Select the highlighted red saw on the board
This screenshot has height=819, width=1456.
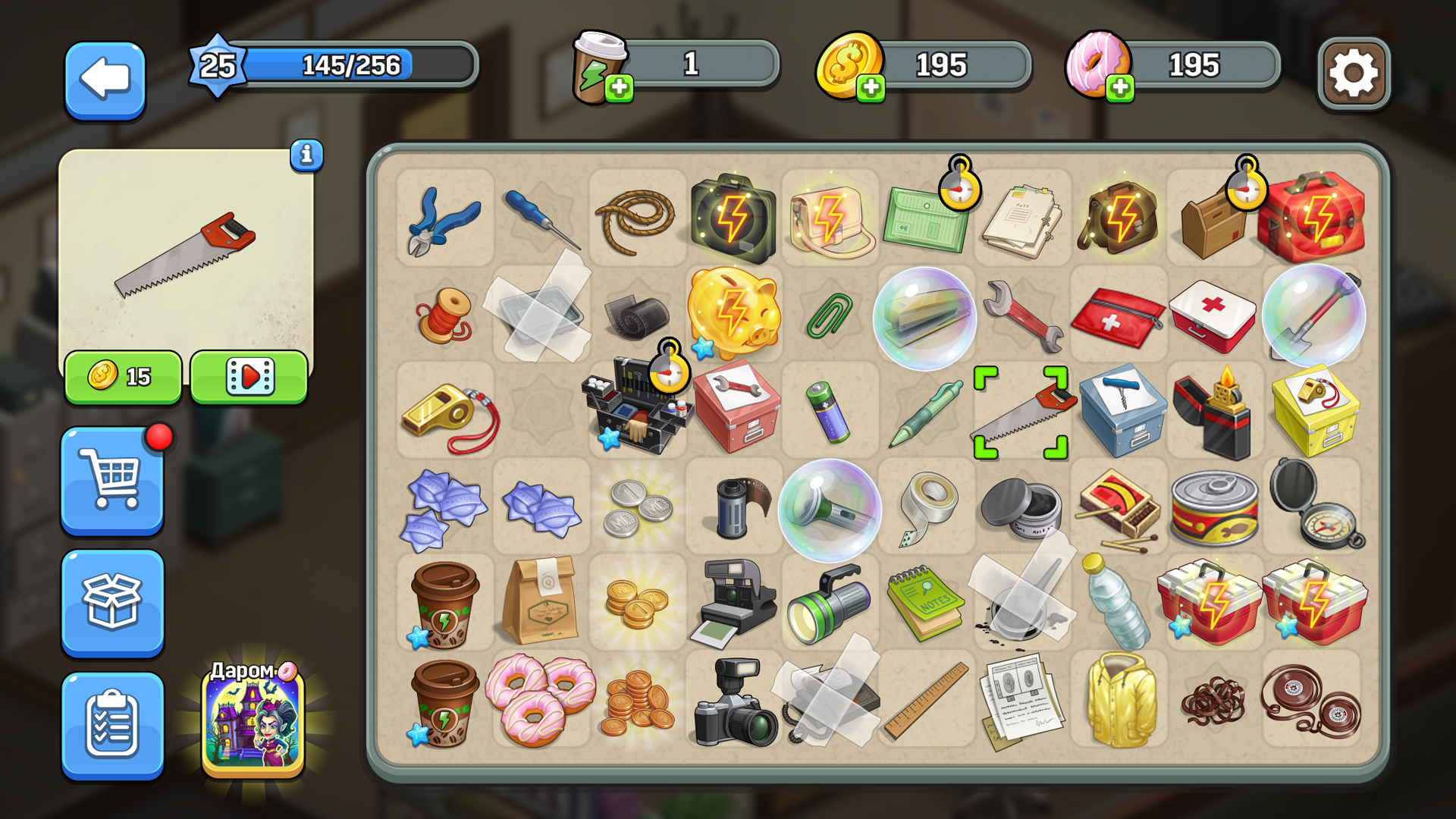tap(1021, 409)
